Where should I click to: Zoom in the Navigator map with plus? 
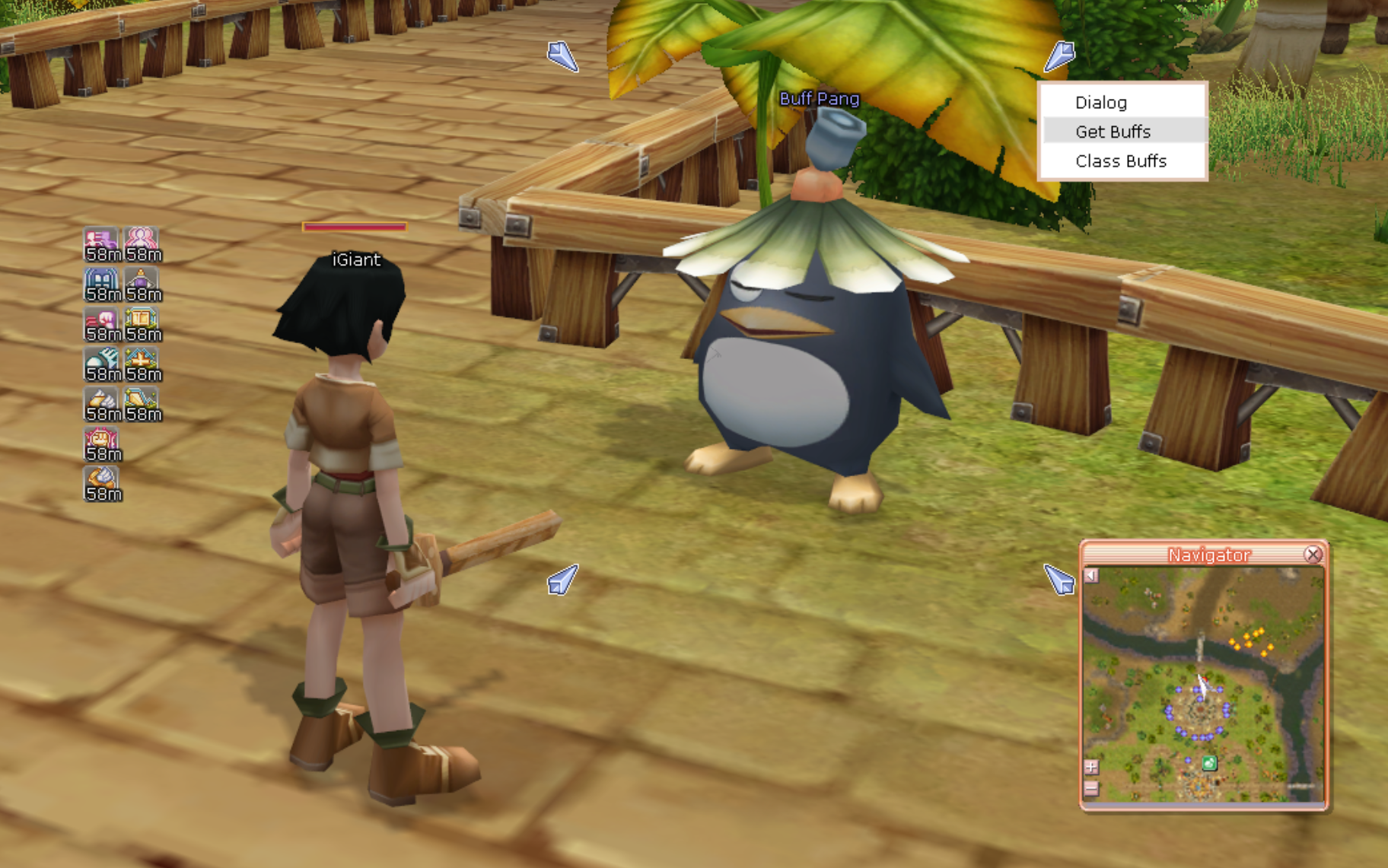(1091, 767)
